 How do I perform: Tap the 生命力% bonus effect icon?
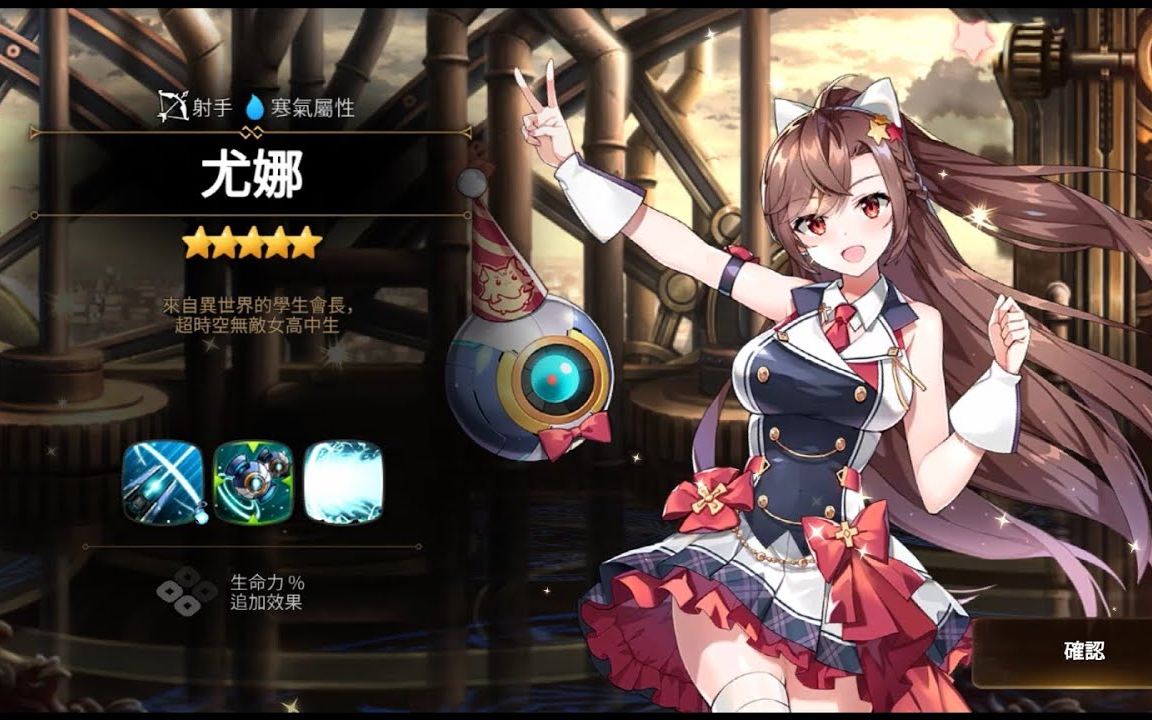(187, 591)
